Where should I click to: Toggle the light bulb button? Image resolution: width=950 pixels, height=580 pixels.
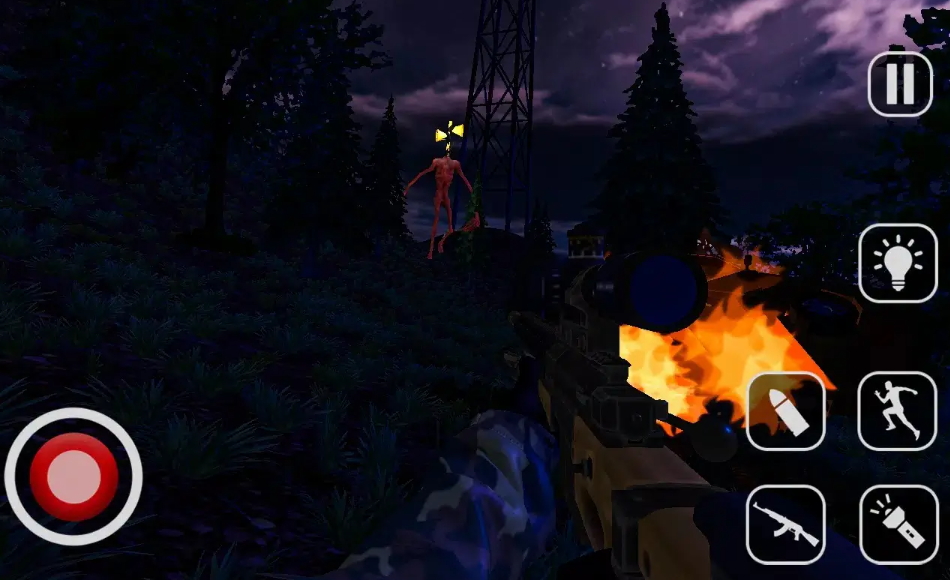[898, 263]
